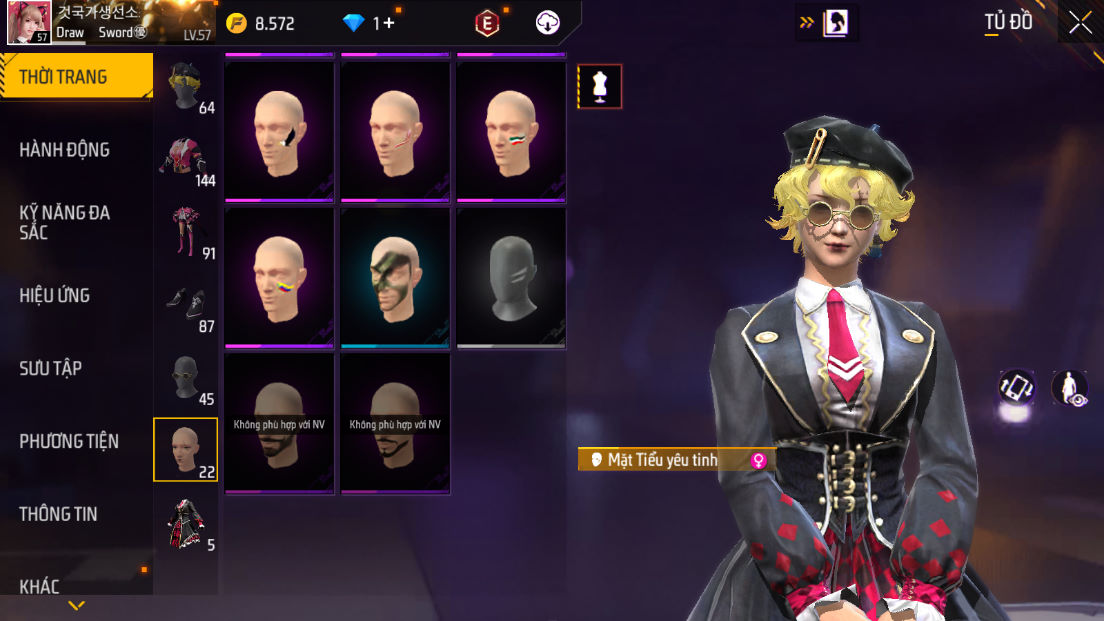Pick the camouflage face paint item

[395, 278]
